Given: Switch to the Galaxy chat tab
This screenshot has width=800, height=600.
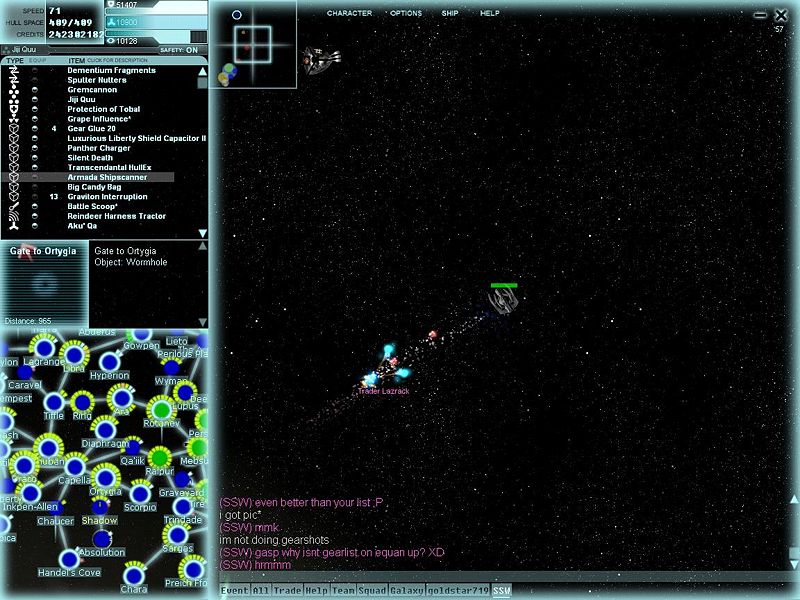Looking at the screenshot, I should point(406,591).
